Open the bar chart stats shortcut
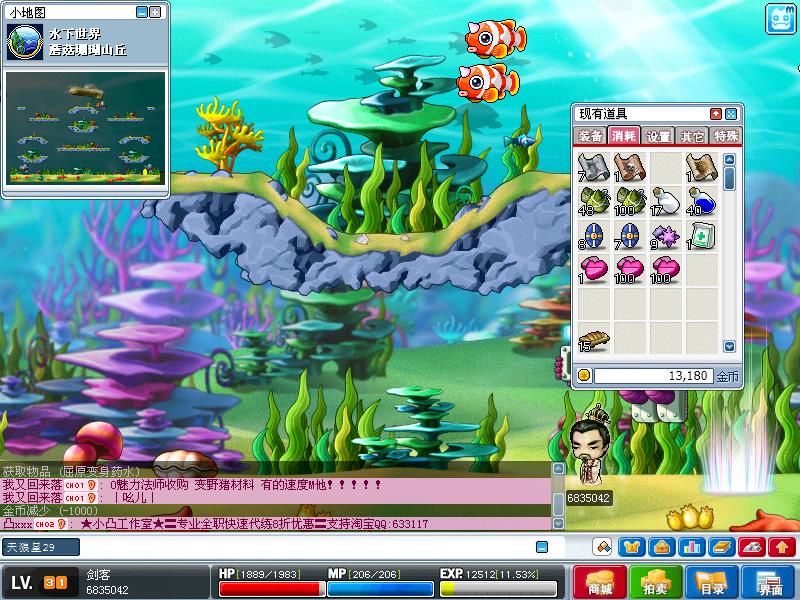The height and width of the screenshot is (600, 800). (x=690, y=547)
